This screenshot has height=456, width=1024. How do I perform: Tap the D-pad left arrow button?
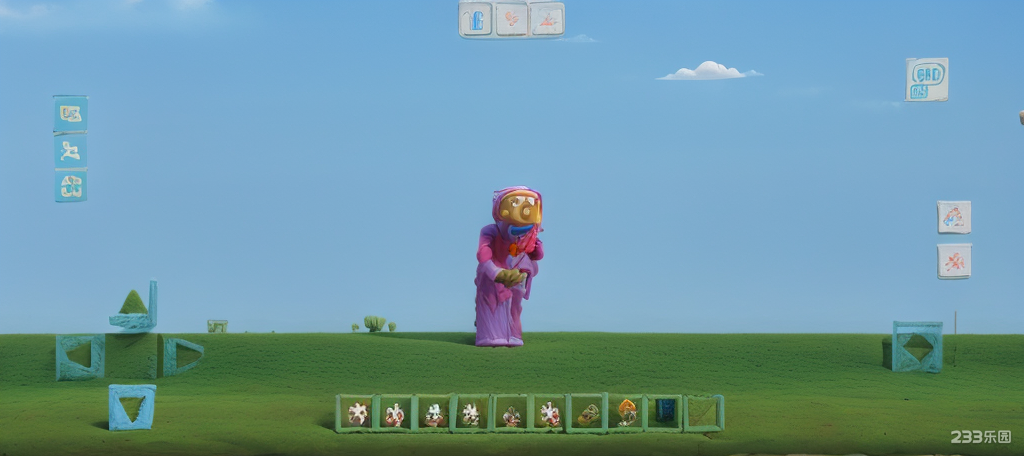79,356
